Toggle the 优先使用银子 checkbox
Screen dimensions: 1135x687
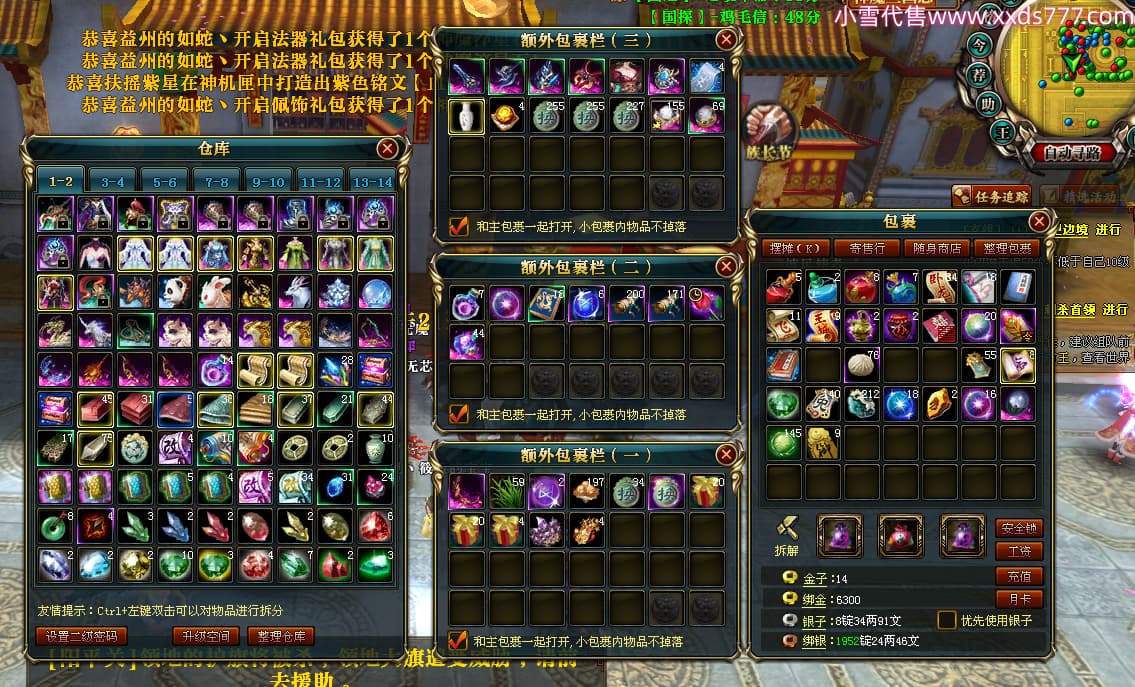pyautogui.click(x=946, y=620)
